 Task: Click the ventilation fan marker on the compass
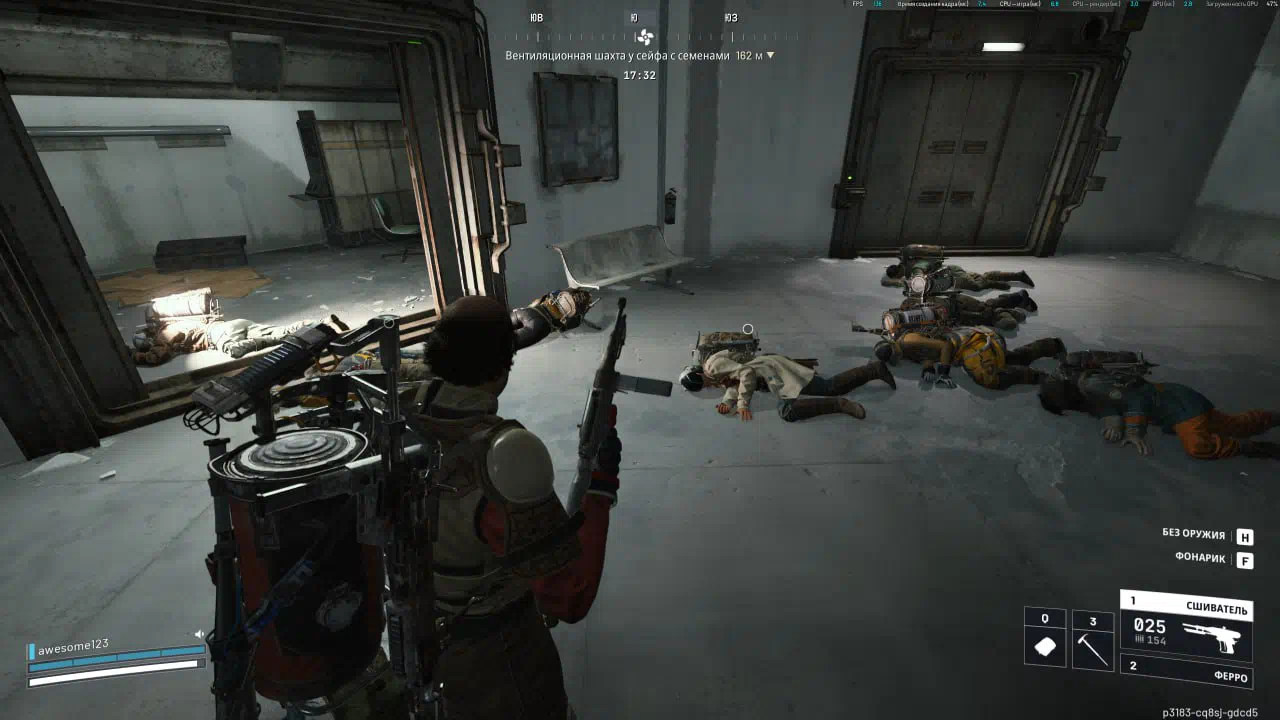[x=644, y=38]
